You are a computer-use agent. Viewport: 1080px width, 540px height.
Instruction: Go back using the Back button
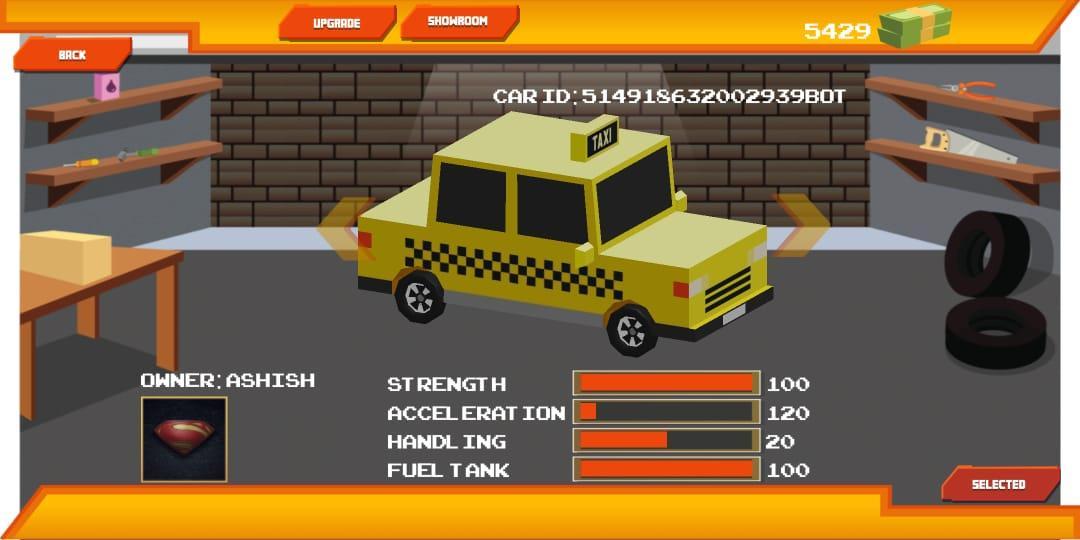(72, 55)
